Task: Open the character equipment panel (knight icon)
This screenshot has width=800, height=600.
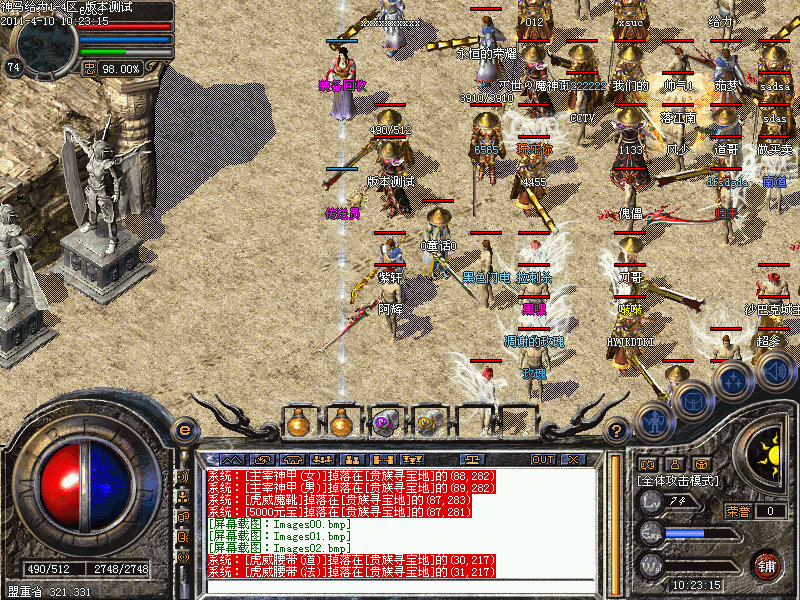Action: [x=656, y=421]
